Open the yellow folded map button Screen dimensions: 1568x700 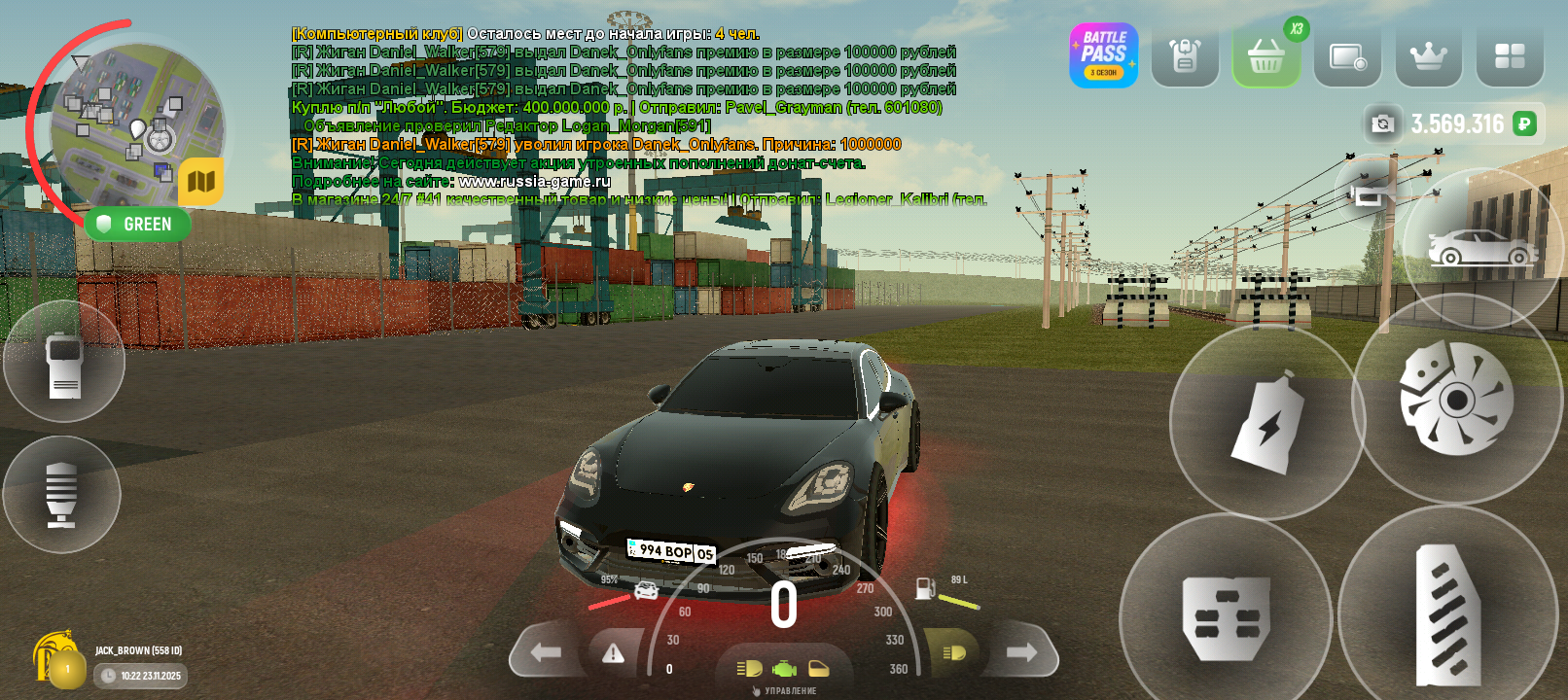(201, 181)
